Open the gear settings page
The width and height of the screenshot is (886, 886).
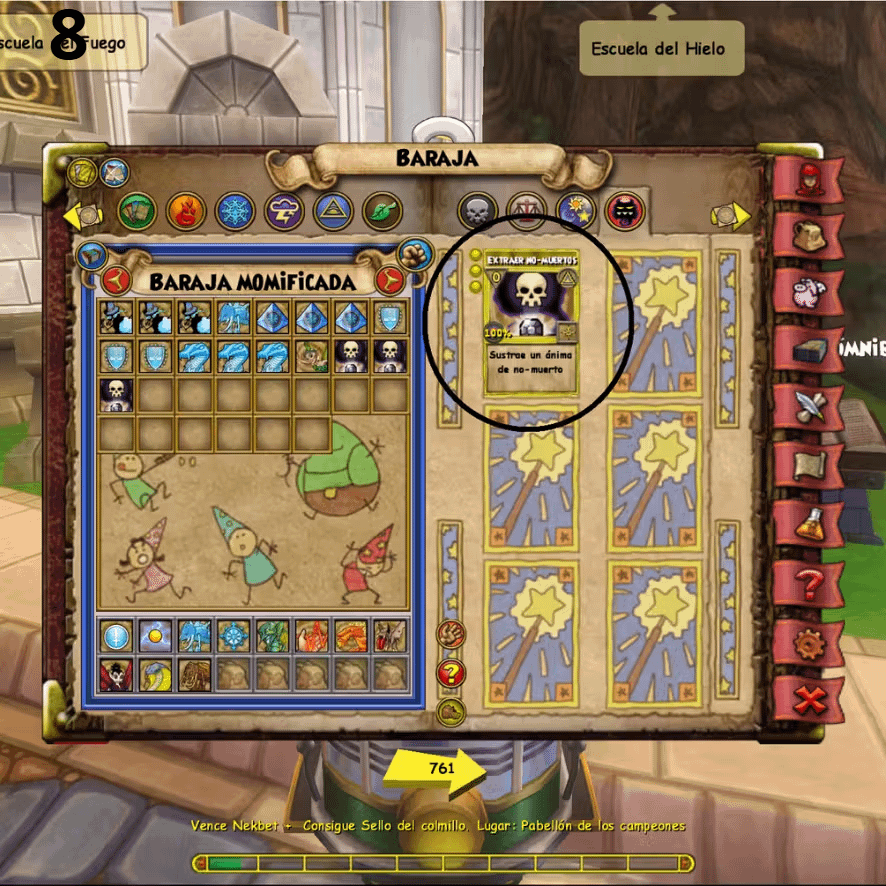pyautogui.click(x=807, y=642)
